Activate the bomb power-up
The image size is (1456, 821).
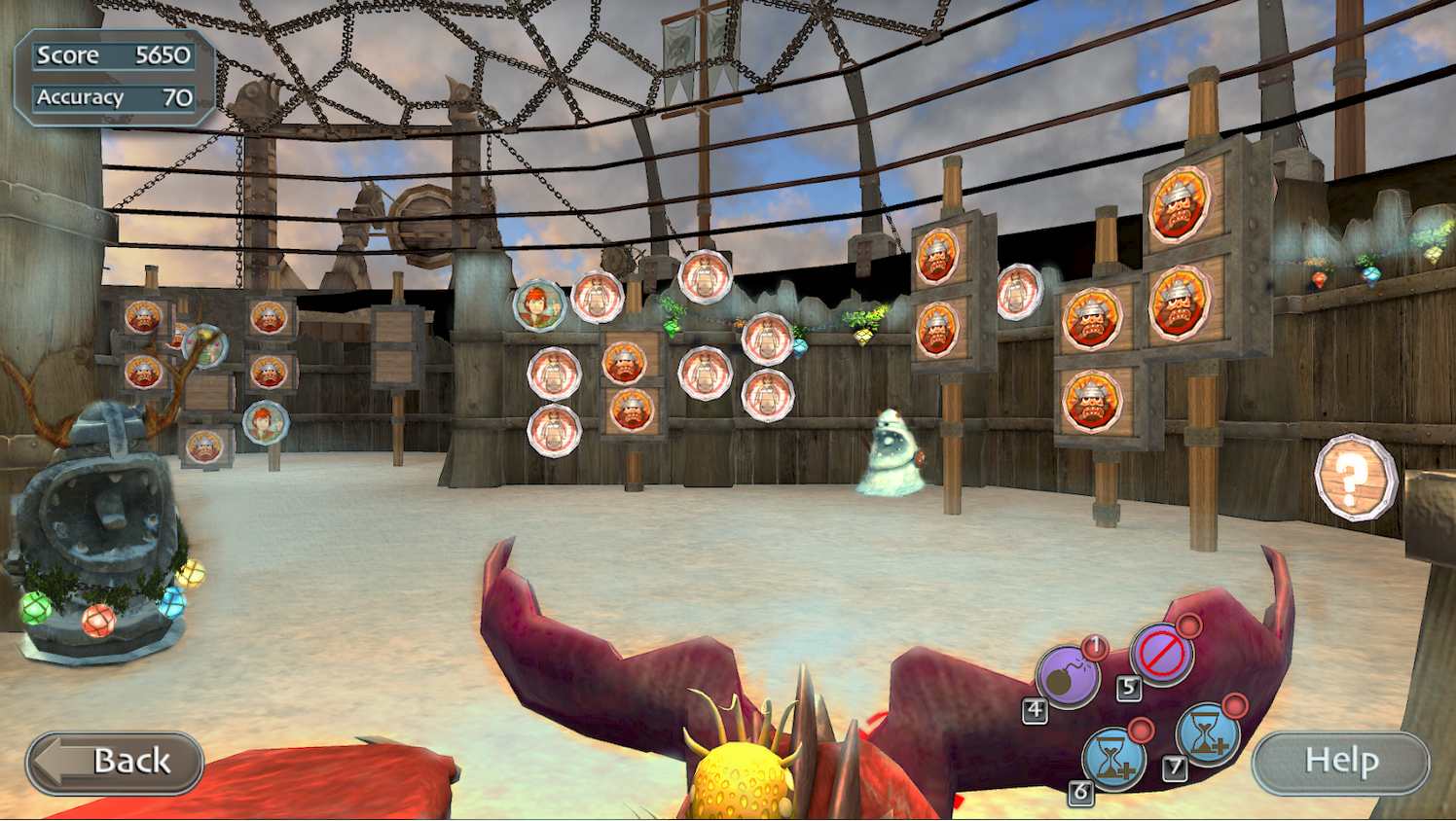1067,677
